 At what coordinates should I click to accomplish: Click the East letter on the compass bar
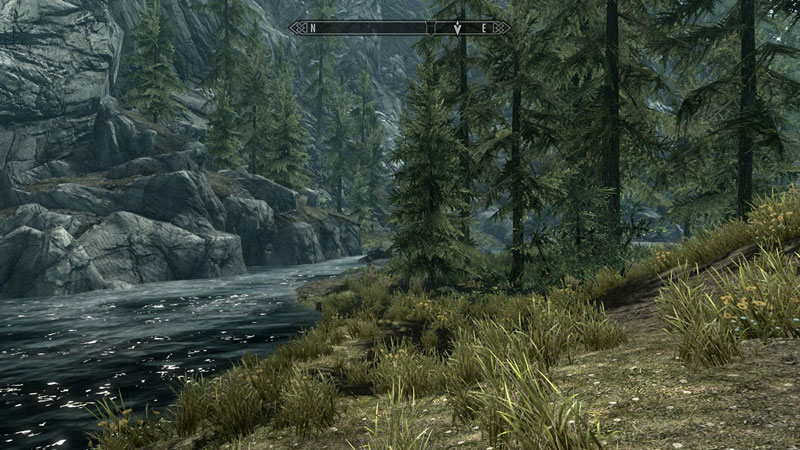click(485, 28)
